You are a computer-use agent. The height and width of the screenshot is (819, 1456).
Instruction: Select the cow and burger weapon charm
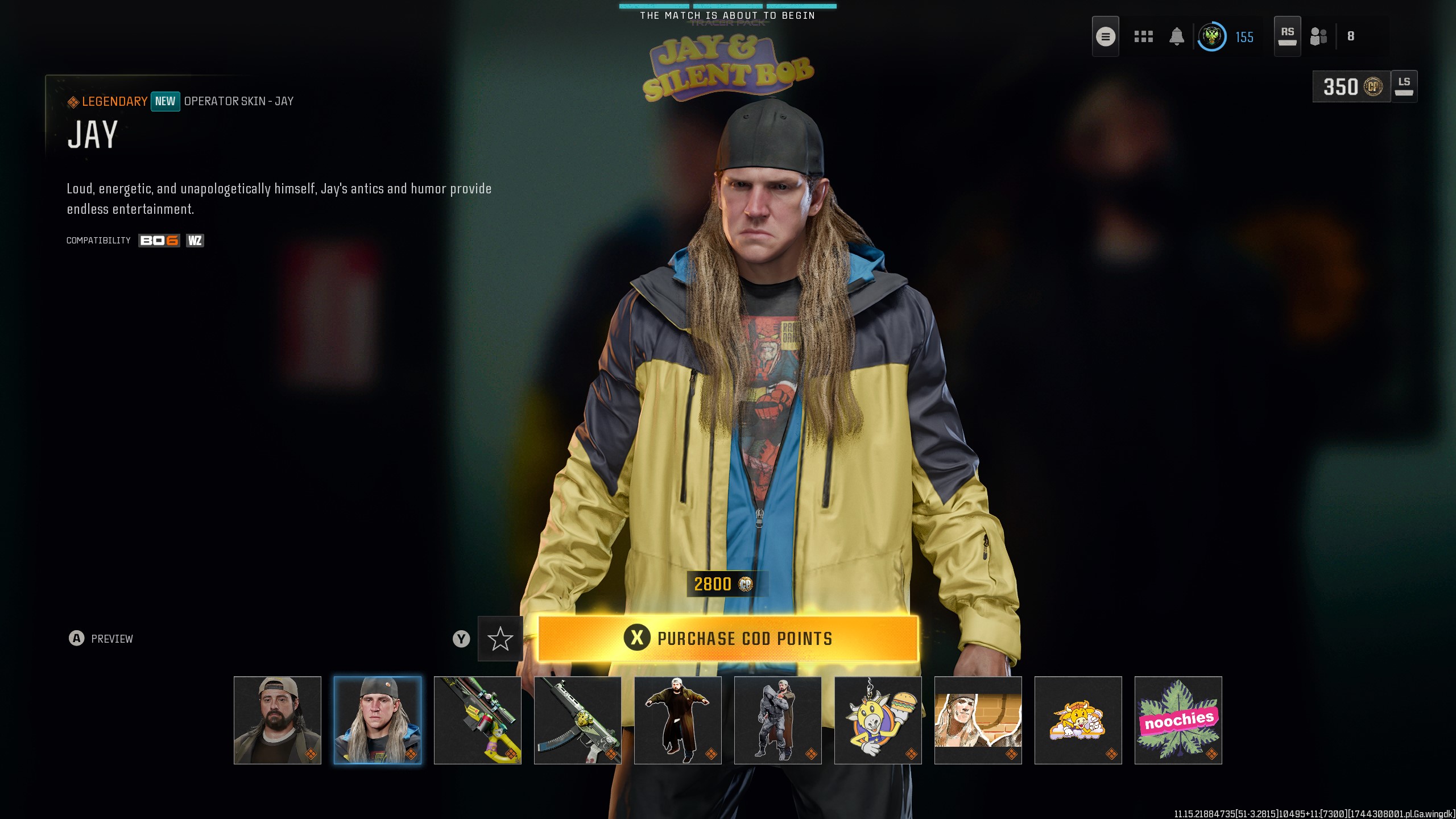click(878, 720)
